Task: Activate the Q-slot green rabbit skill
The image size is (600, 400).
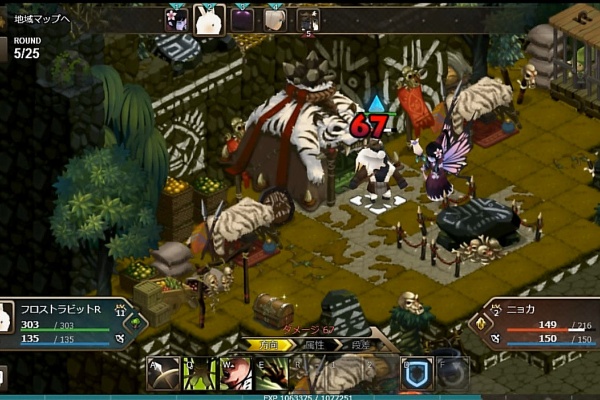Action: [199, 373]
